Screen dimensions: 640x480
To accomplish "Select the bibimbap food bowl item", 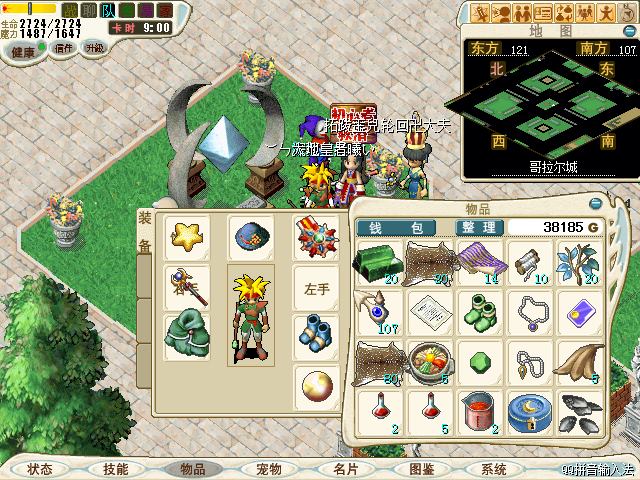I will 426,360.
